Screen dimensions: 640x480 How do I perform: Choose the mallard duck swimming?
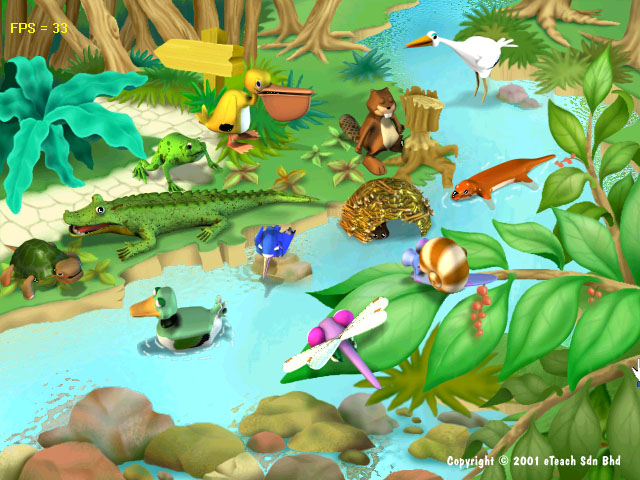pyautogui.click(x=178, y=320)
